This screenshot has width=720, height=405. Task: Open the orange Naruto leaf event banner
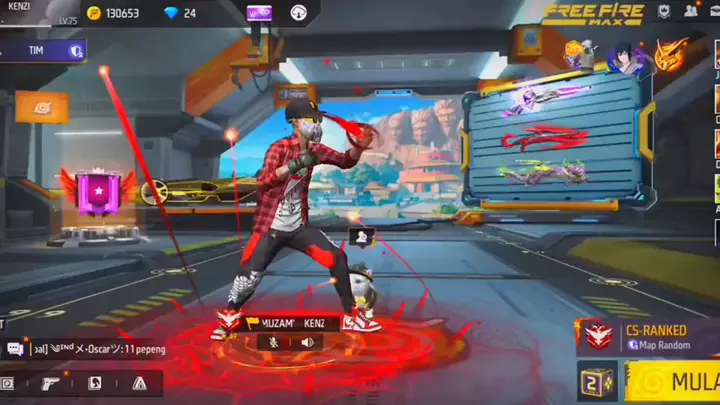click(41, 105)
